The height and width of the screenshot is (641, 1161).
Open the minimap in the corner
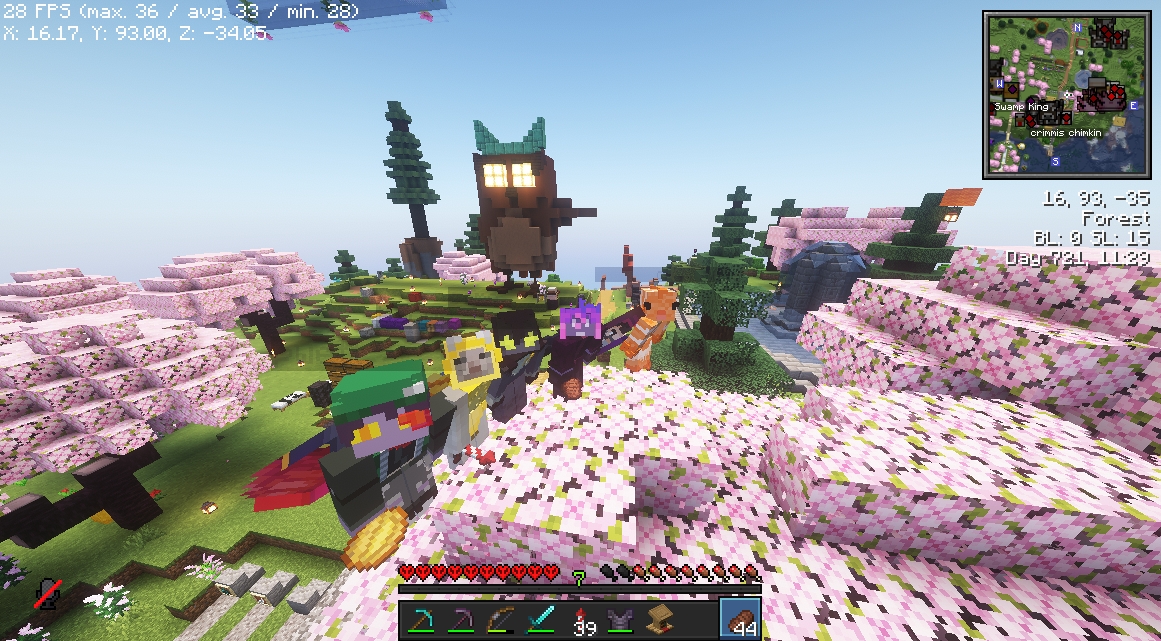(x=1068, y=95)
